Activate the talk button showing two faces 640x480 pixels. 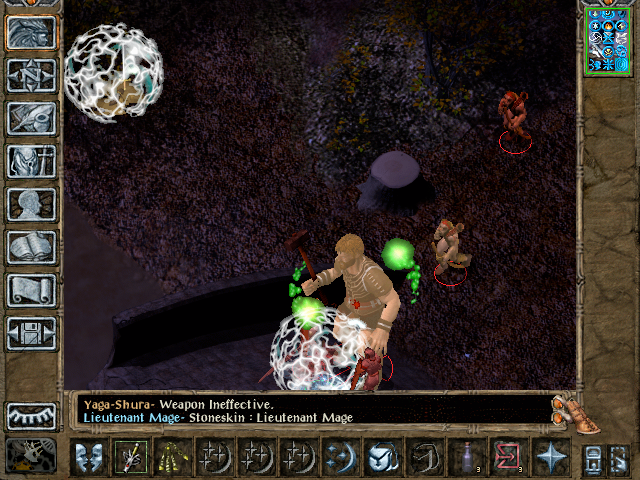click(88, 457)
